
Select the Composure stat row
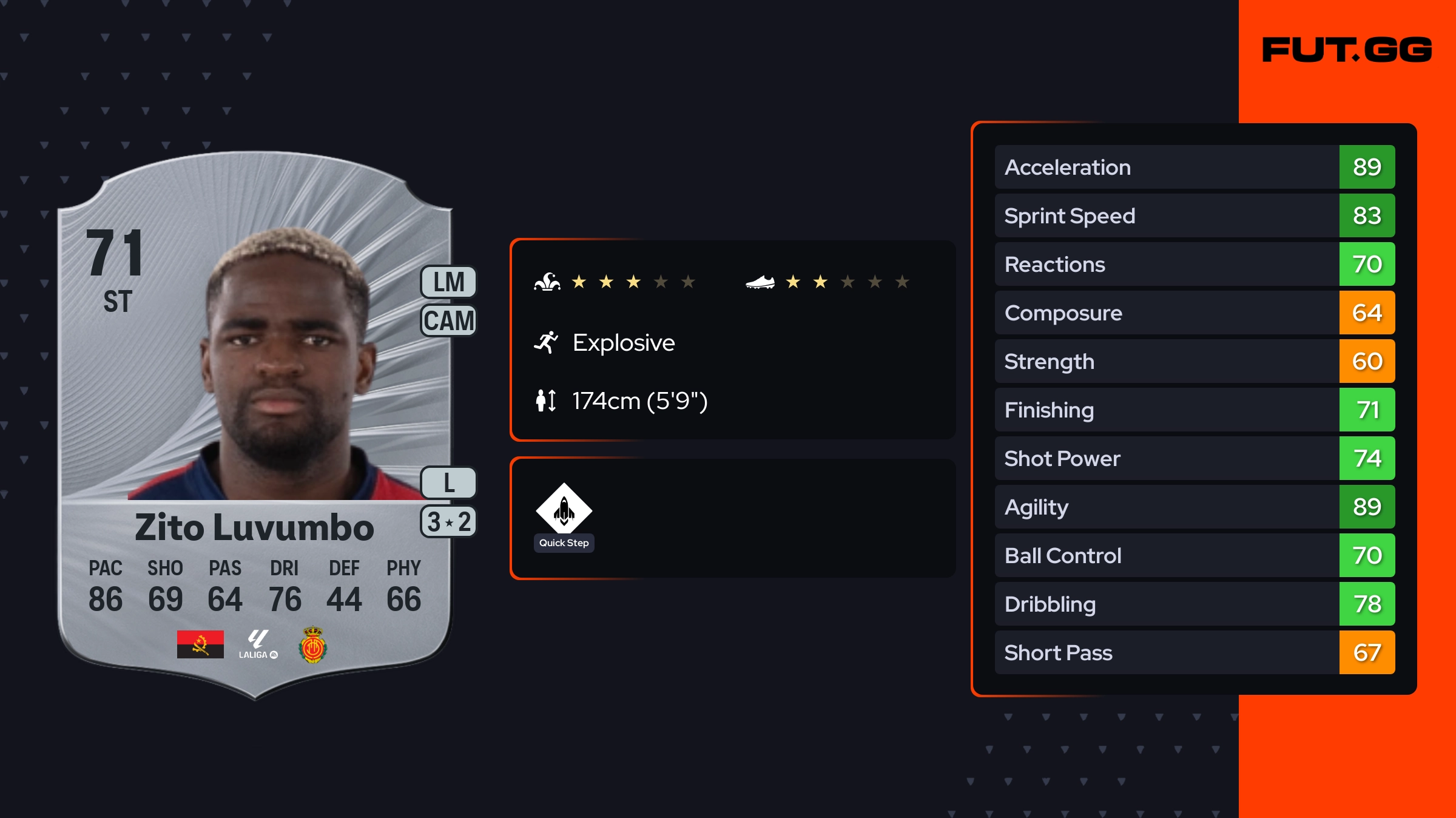click(1194, 313)
